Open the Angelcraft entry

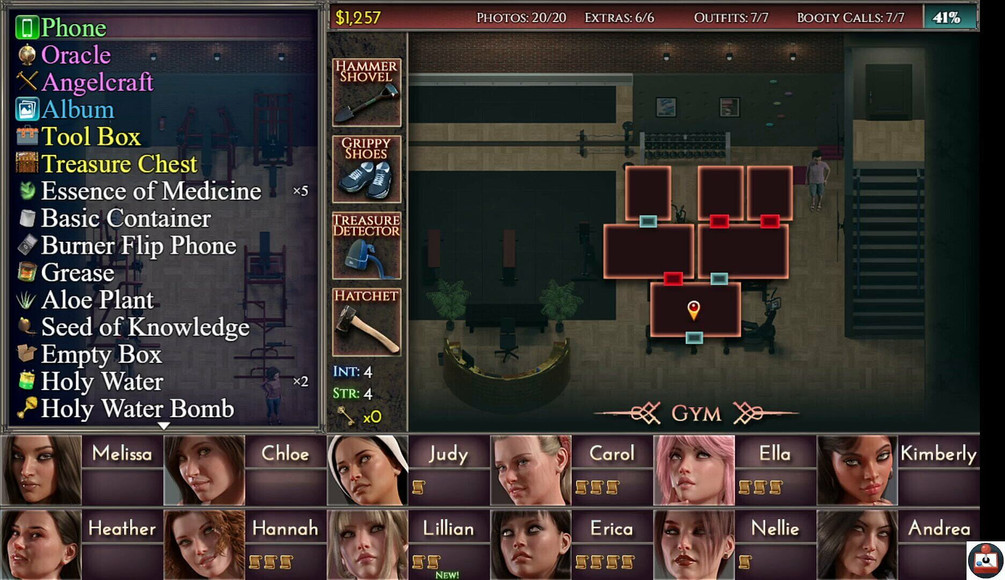(97, 82)
